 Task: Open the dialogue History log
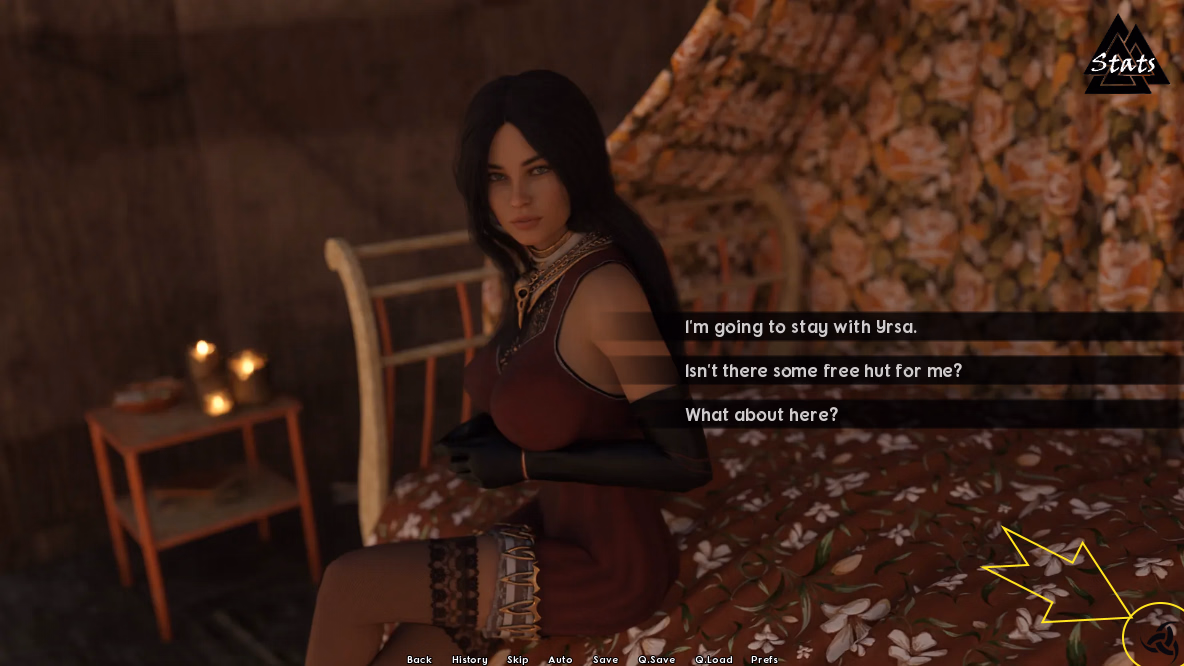[x=469, y=659]
